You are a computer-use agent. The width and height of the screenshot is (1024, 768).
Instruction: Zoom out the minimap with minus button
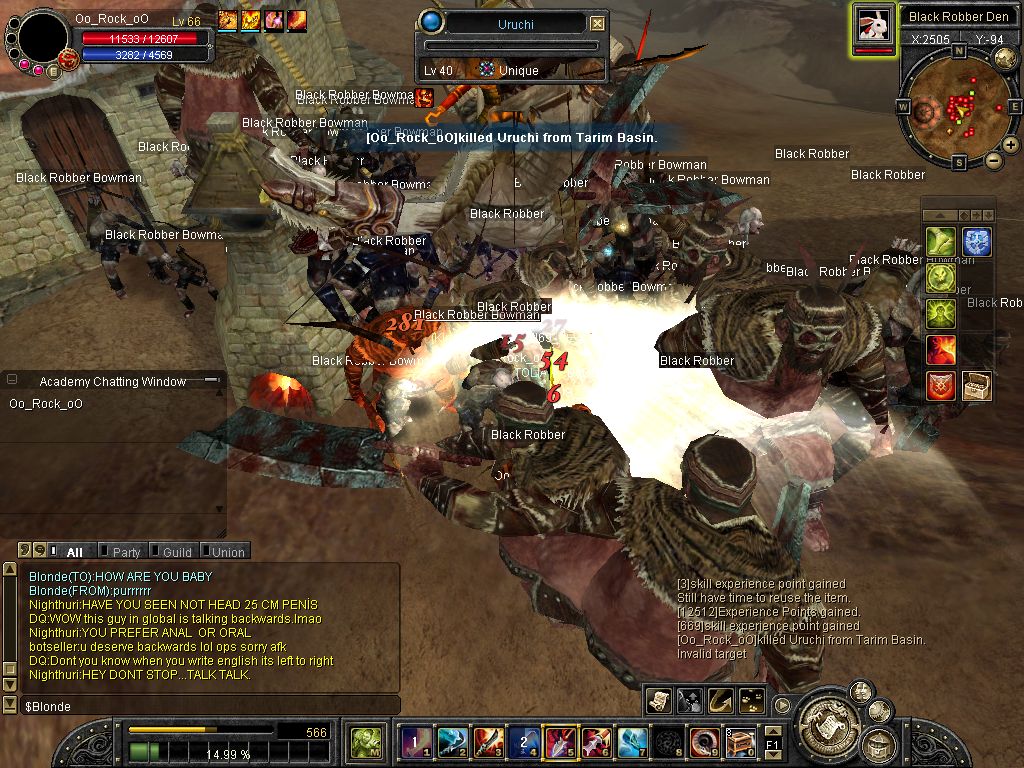pos(993,160)
